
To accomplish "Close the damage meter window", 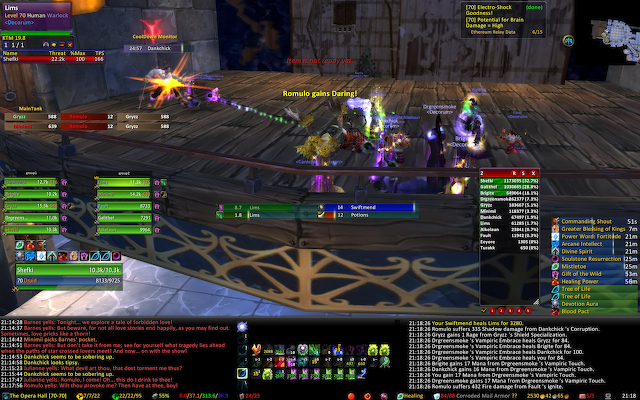I will point(535,174).
